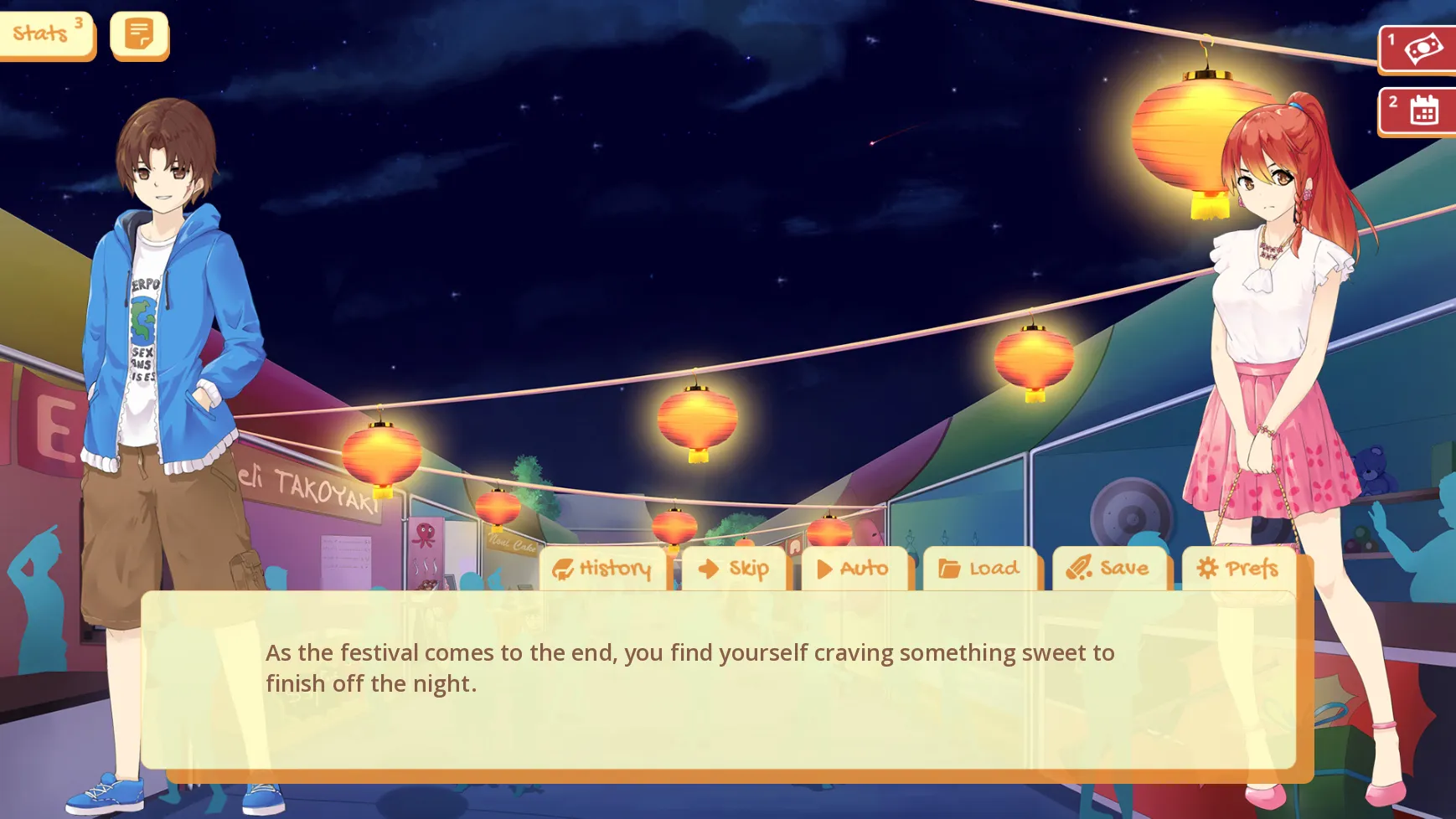Viewport: 1456px width, 819px height.
Task: Toggle Auto advance
Action: click(x=854, y=569)
